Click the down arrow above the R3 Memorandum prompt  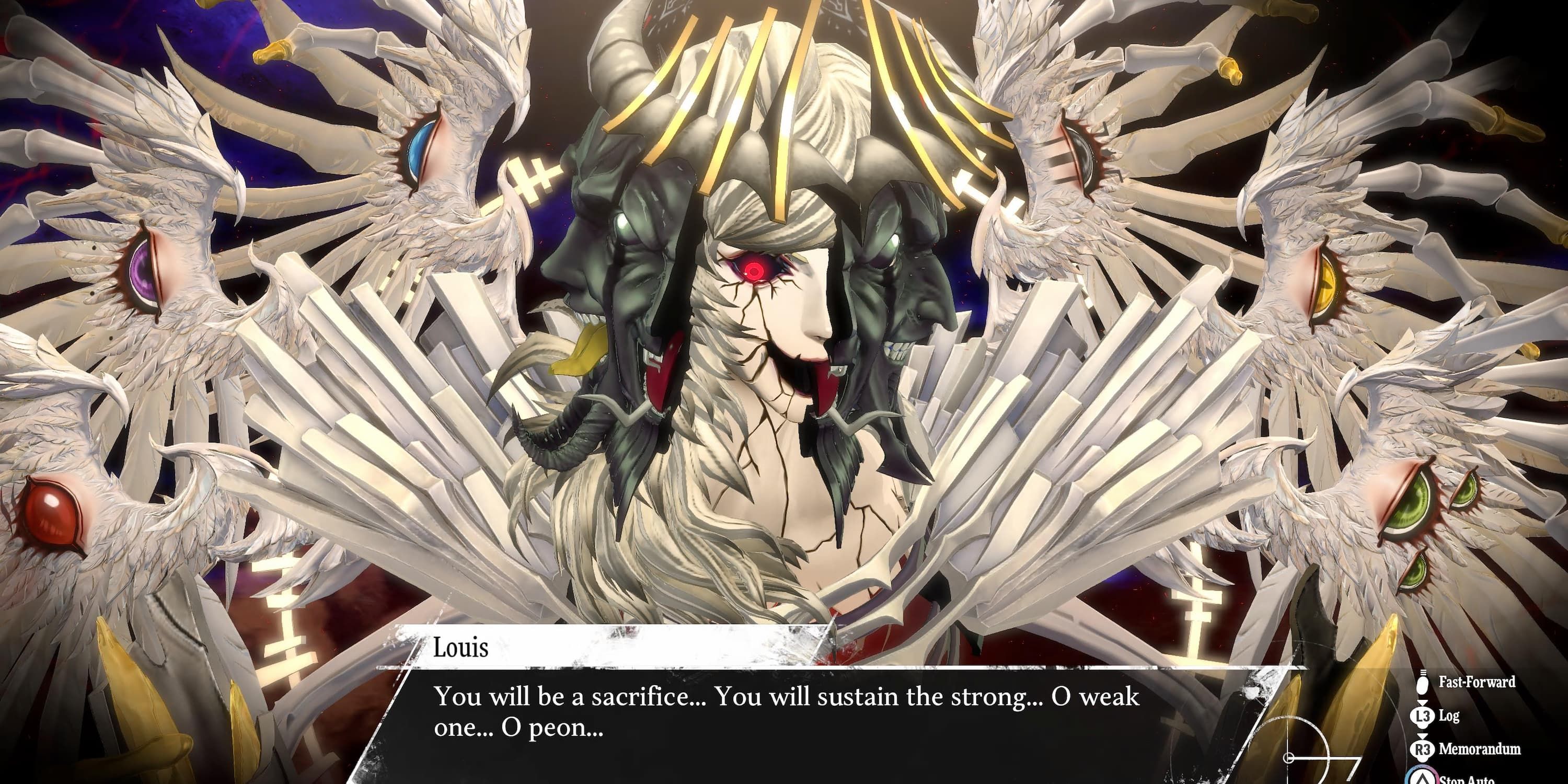coord(1423,737)
